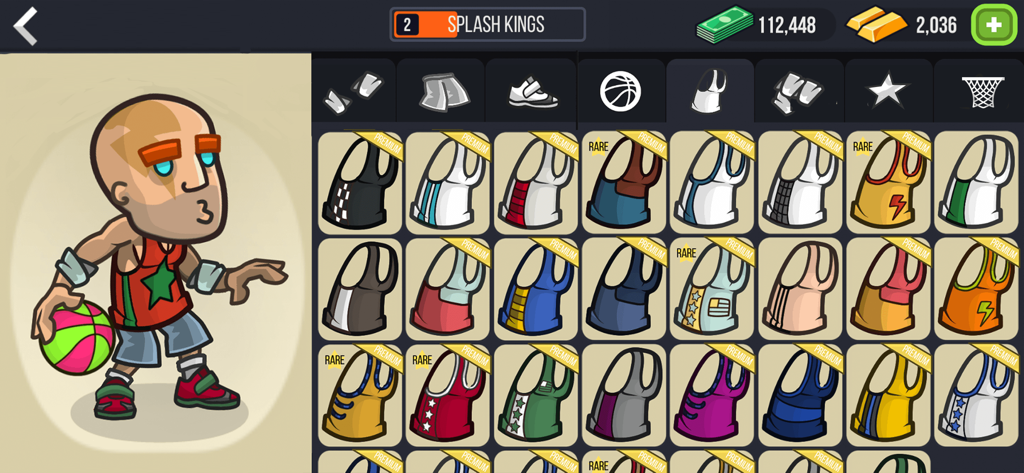Select the rare yellow jersey with red lightning bolt

tap(888, 182)
